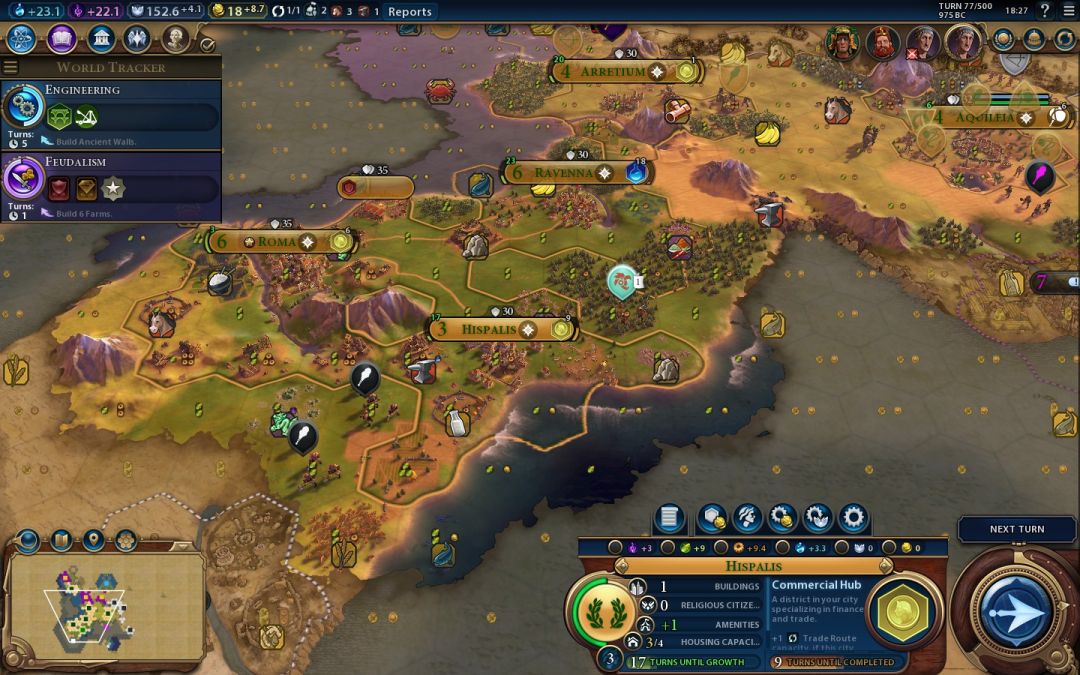This screenshot has height=675, width=1080.
Task: Open the government screen via the columned building icon
Action: pyautogui.click(x=100, y=39)
